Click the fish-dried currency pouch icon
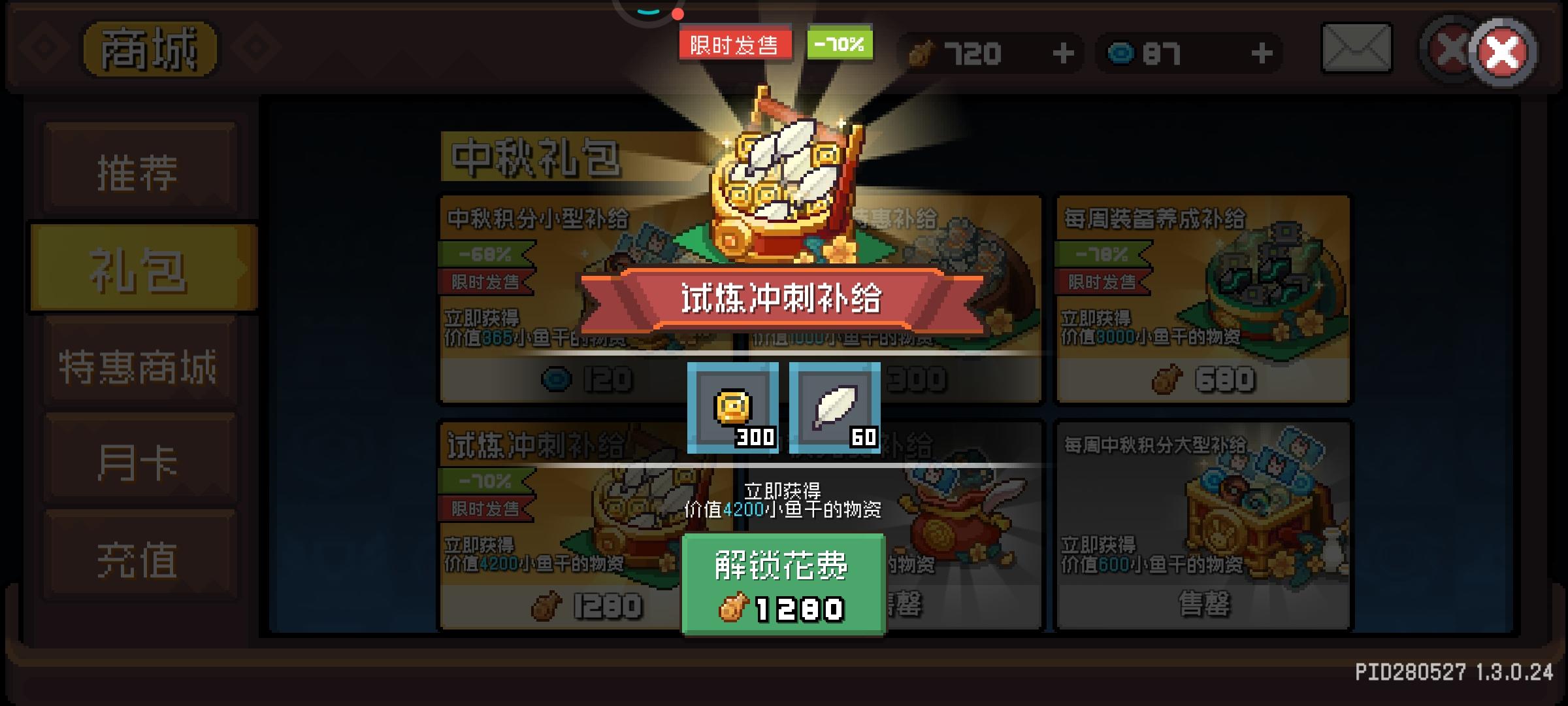The image size is (1568, 706). 923,52
